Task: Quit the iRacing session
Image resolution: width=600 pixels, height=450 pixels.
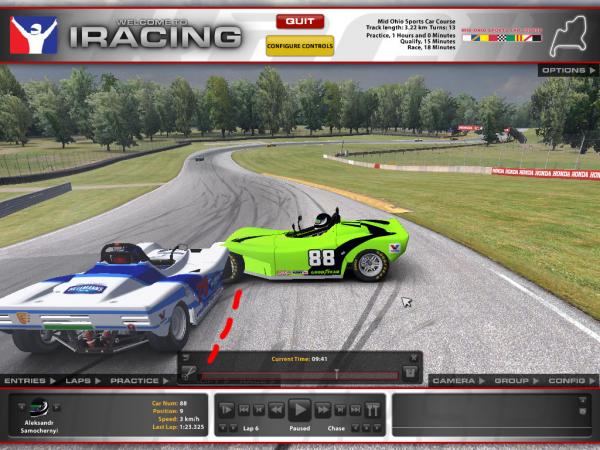Action: tap(300, 20)
